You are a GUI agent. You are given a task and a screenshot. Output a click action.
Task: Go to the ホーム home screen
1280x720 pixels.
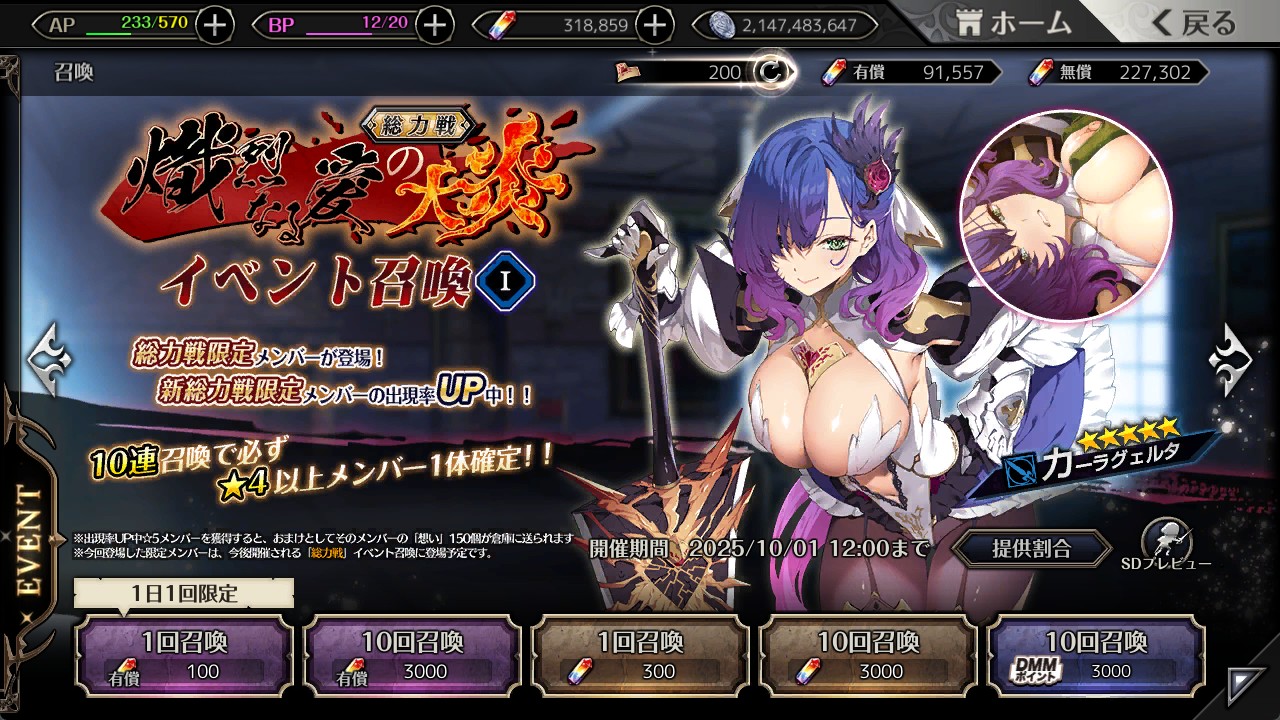click(1014, 24)
